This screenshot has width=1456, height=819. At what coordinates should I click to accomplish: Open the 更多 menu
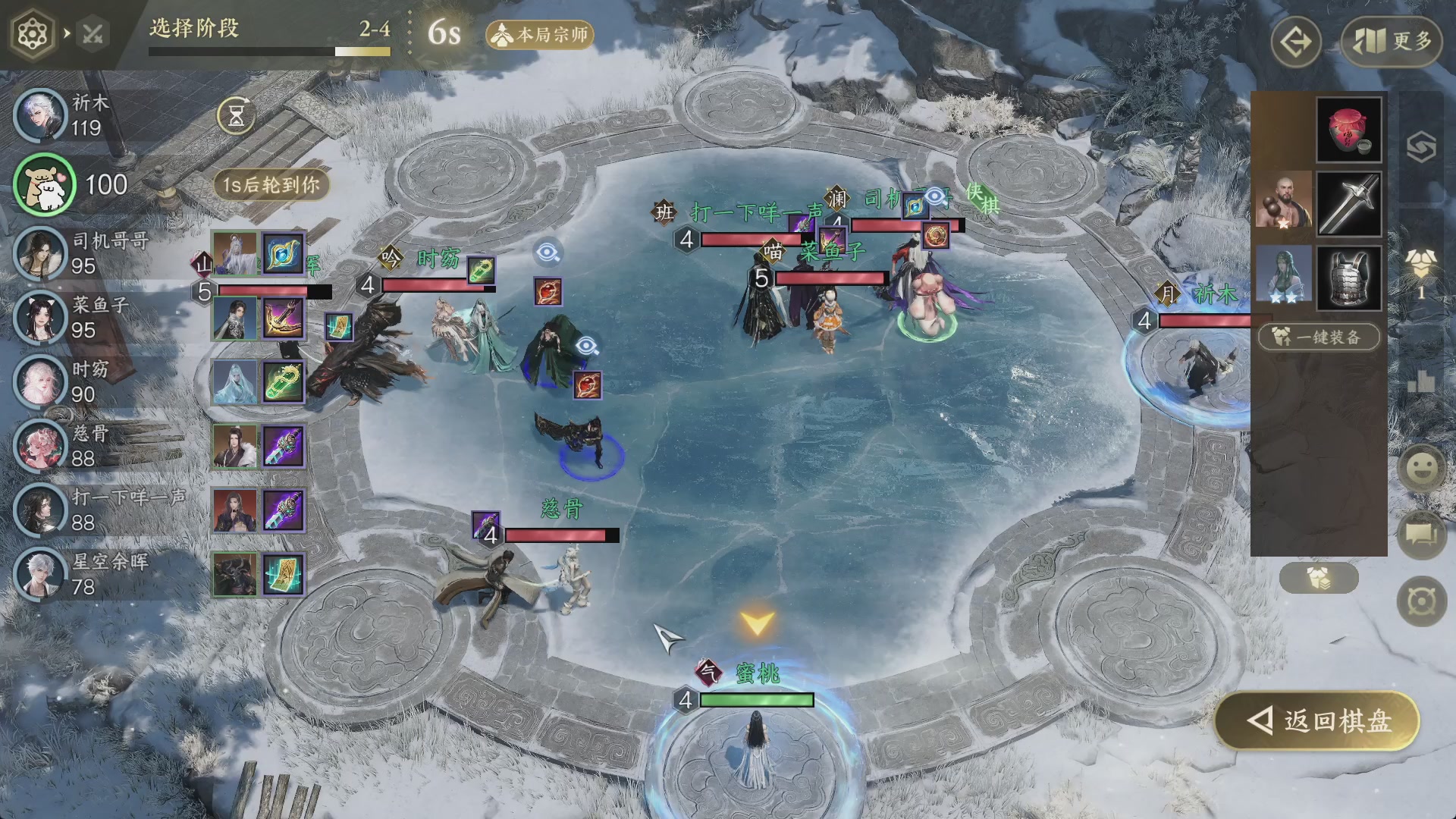click(1391, 42)
